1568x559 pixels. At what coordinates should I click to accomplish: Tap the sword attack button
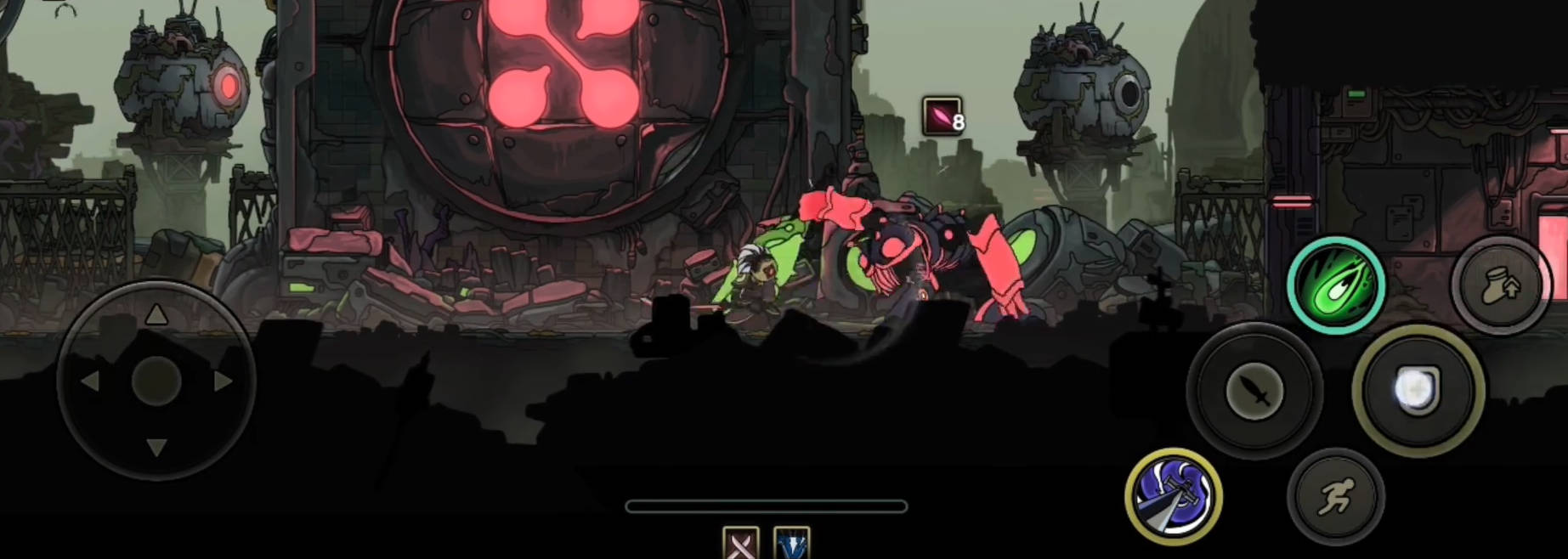pyautogui.click(x=1254, y=392)
